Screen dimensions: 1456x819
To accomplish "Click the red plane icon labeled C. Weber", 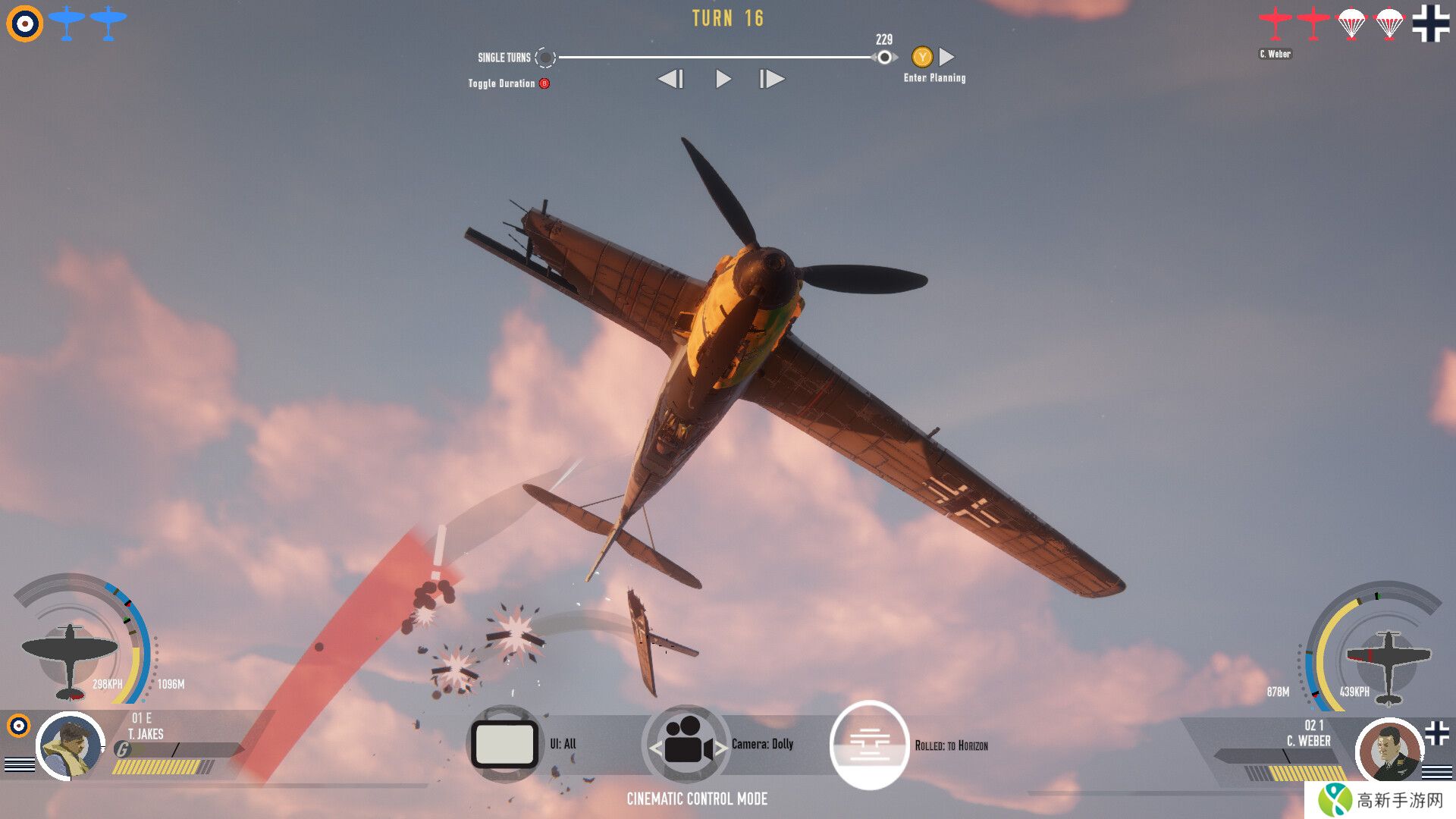I will point(1275,24).
